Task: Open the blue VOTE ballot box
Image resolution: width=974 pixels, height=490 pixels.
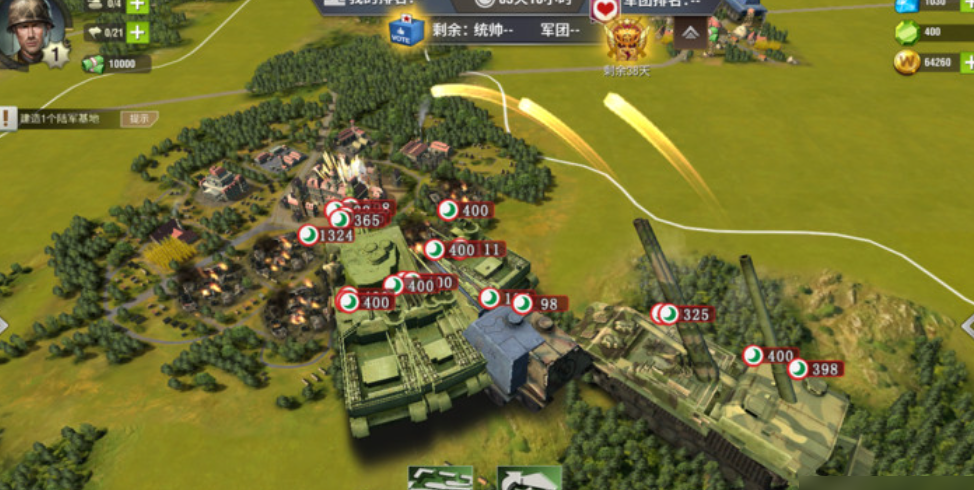Action: [407, 29]
